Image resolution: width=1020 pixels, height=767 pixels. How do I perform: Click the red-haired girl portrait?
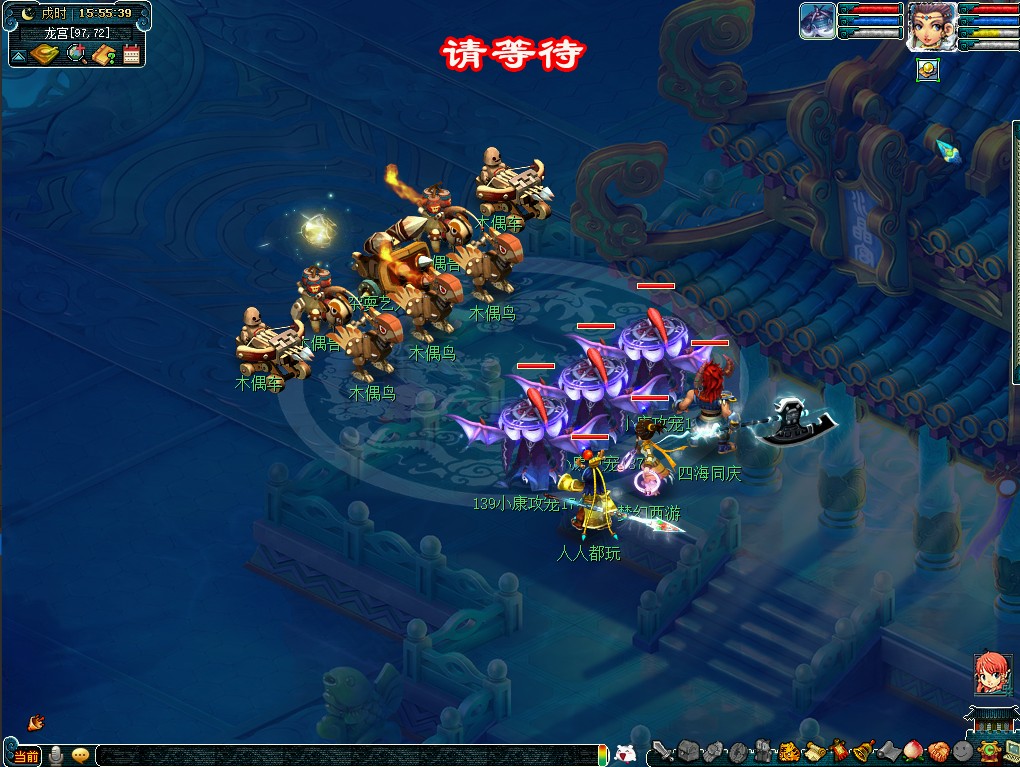(992, 673)
